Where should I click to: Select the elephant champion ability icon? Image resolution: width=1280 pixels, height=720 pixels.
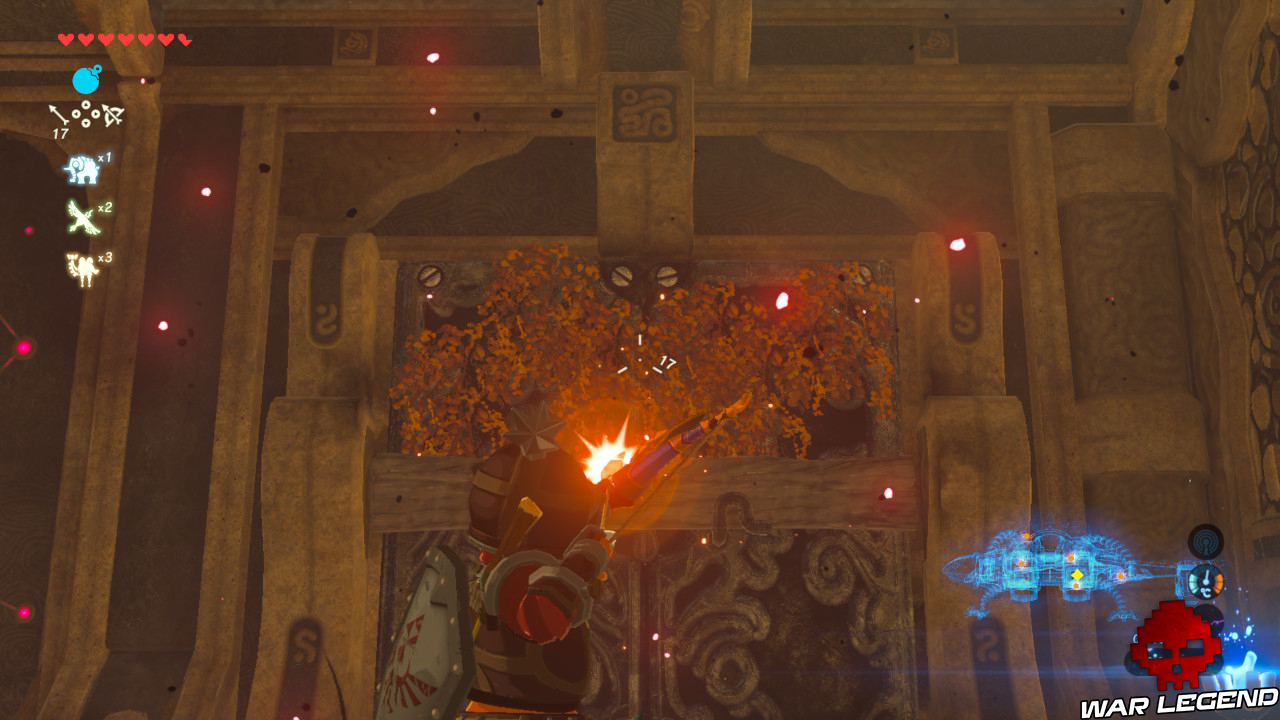coord(82,167)
